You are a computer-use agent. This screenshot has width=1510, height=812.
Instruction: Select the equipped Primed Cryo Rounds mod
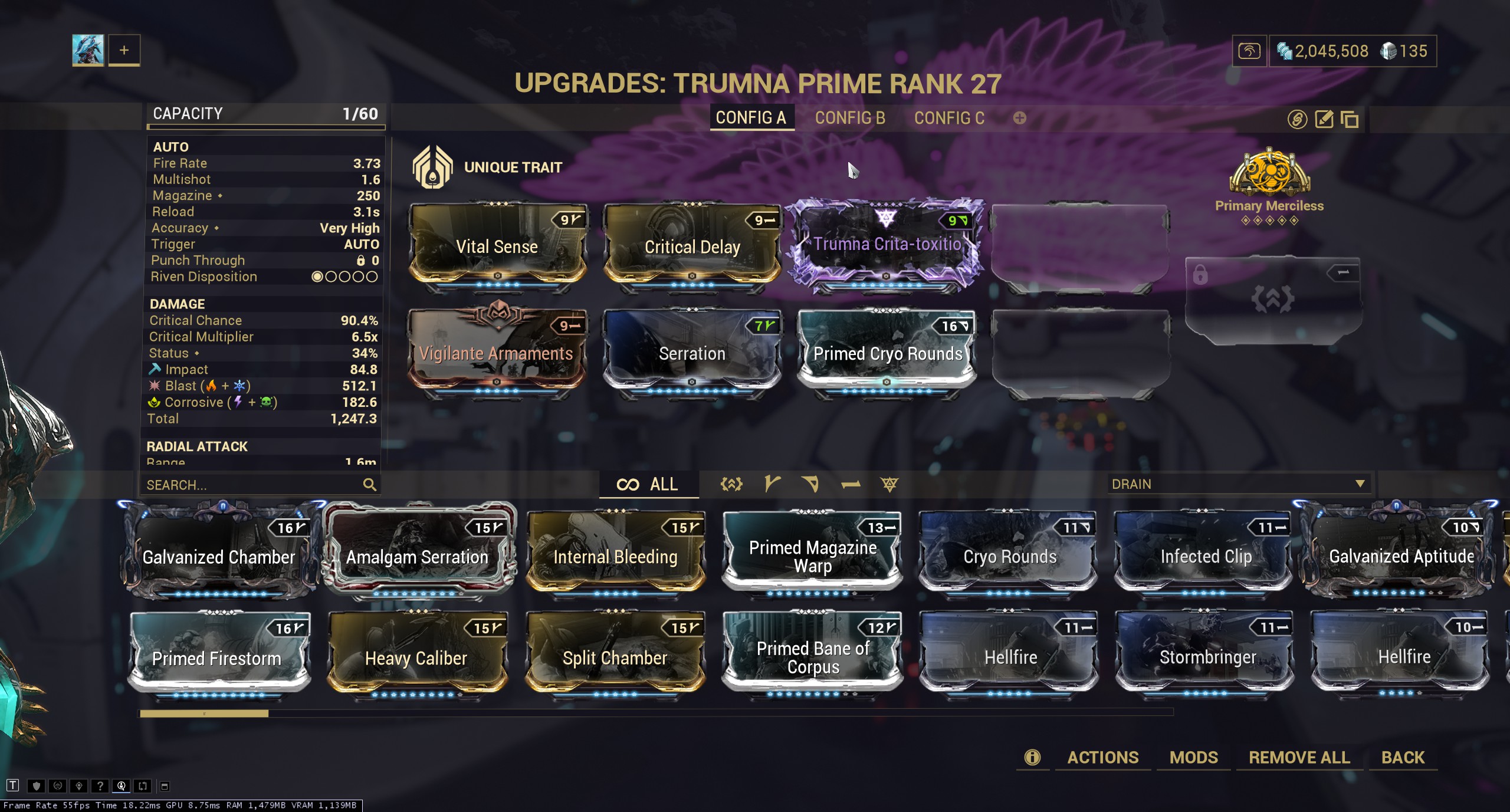coord(887,353)
